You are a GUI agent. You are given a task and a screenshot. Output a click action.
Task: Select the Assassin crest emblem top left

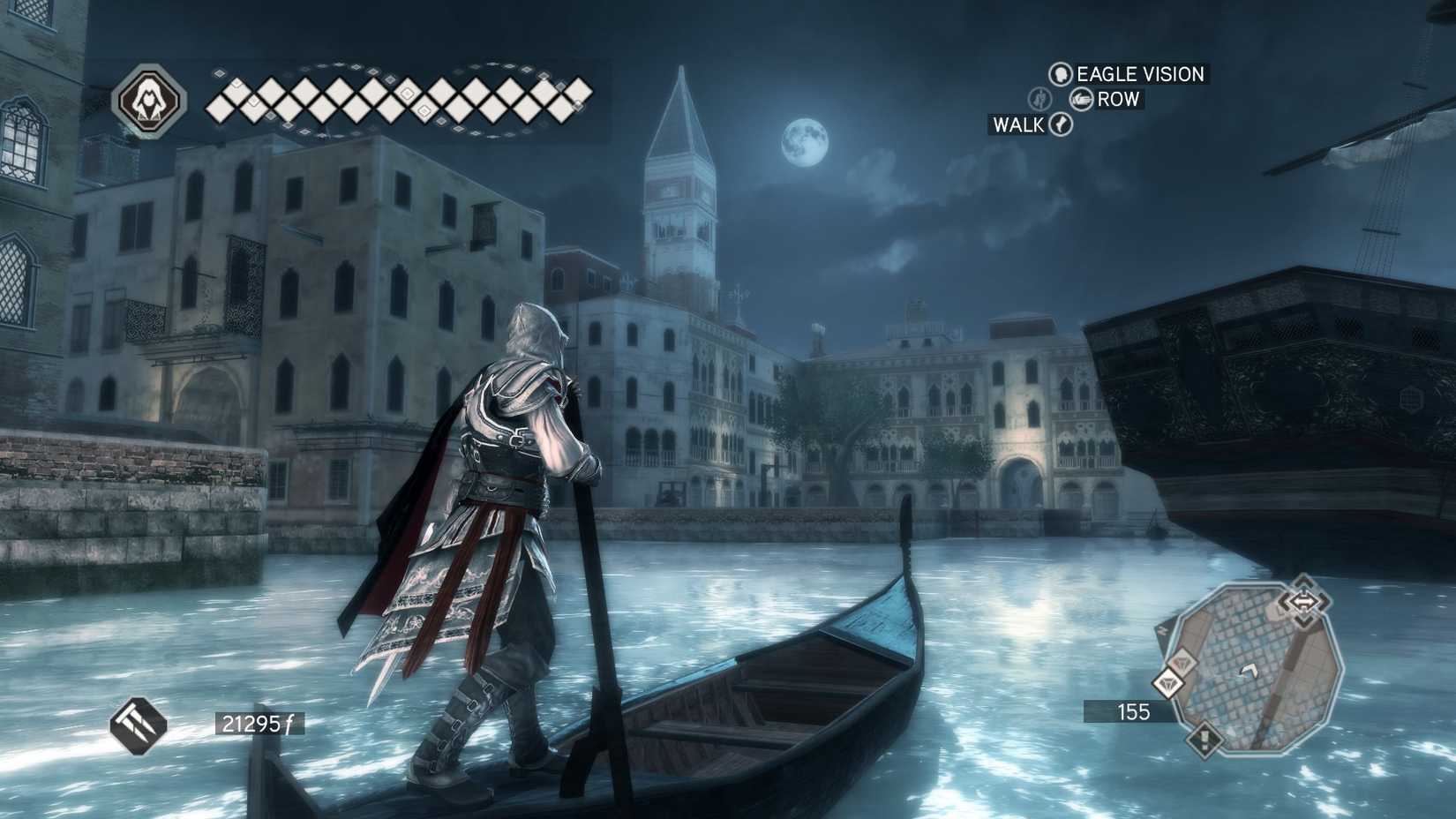(x=150, y=97)
